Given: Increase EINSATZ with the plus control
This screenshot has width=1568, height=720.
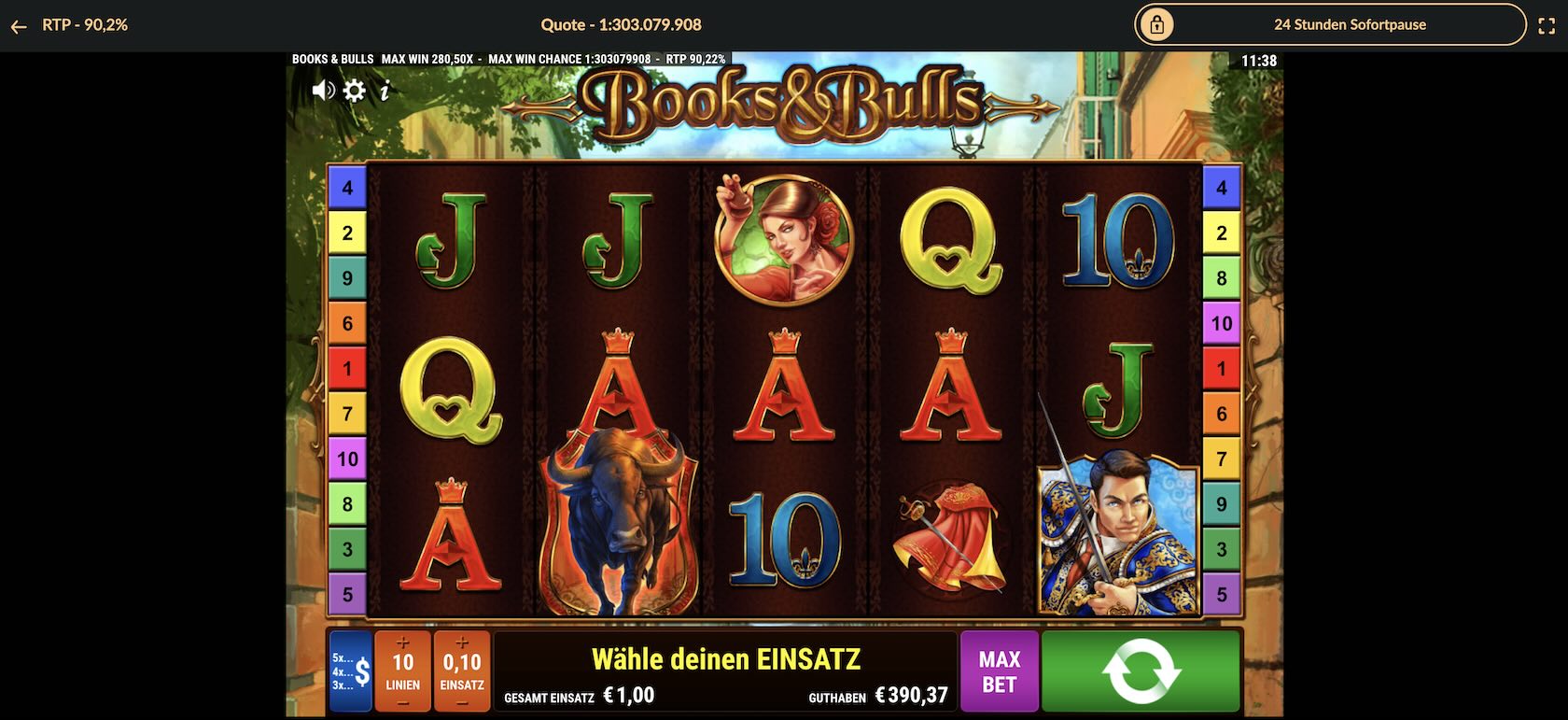Looking at the screenshot, I should tap(461, 642).
